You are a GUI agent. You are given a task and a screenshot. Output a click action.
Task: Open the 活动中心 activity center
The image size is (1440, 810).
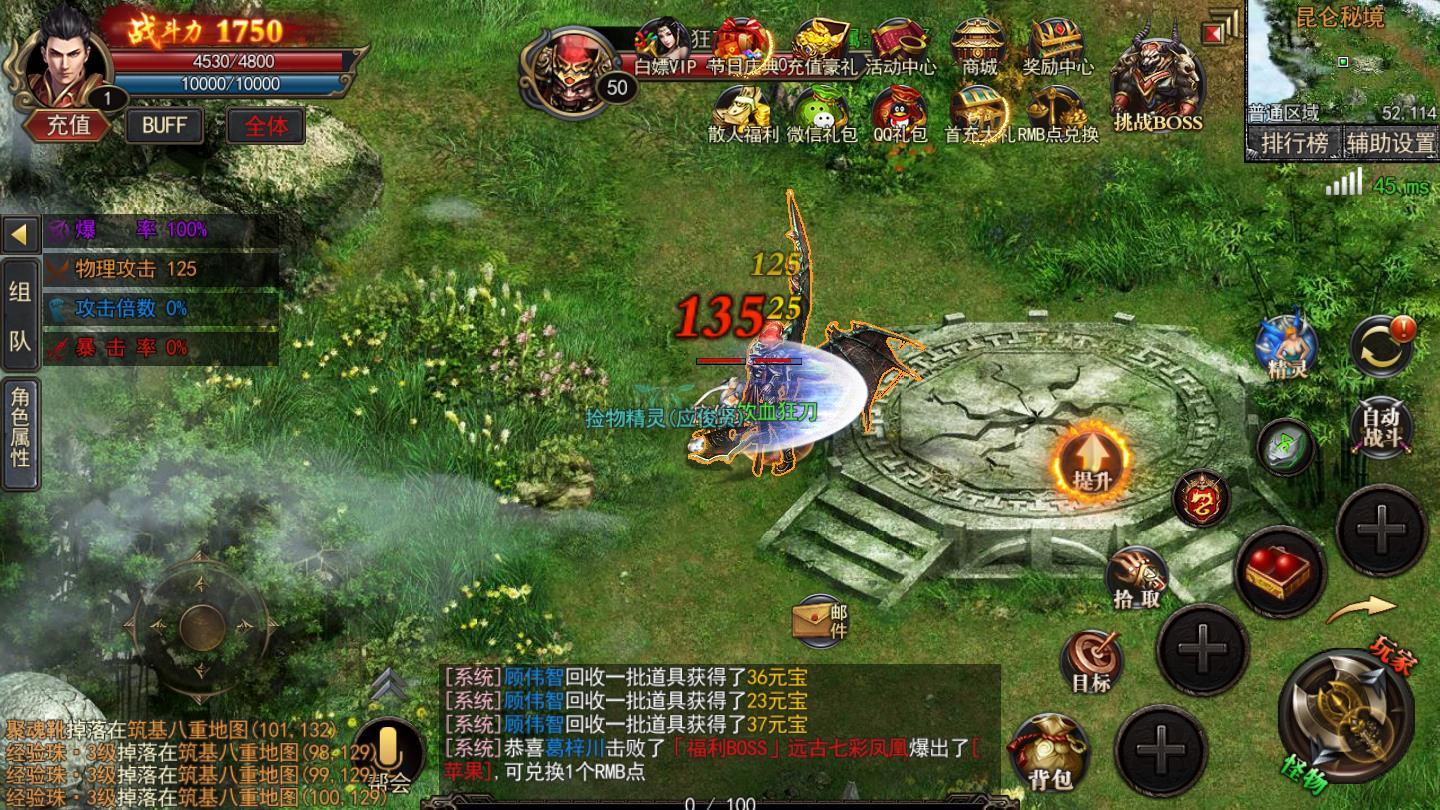coord(900,46)
